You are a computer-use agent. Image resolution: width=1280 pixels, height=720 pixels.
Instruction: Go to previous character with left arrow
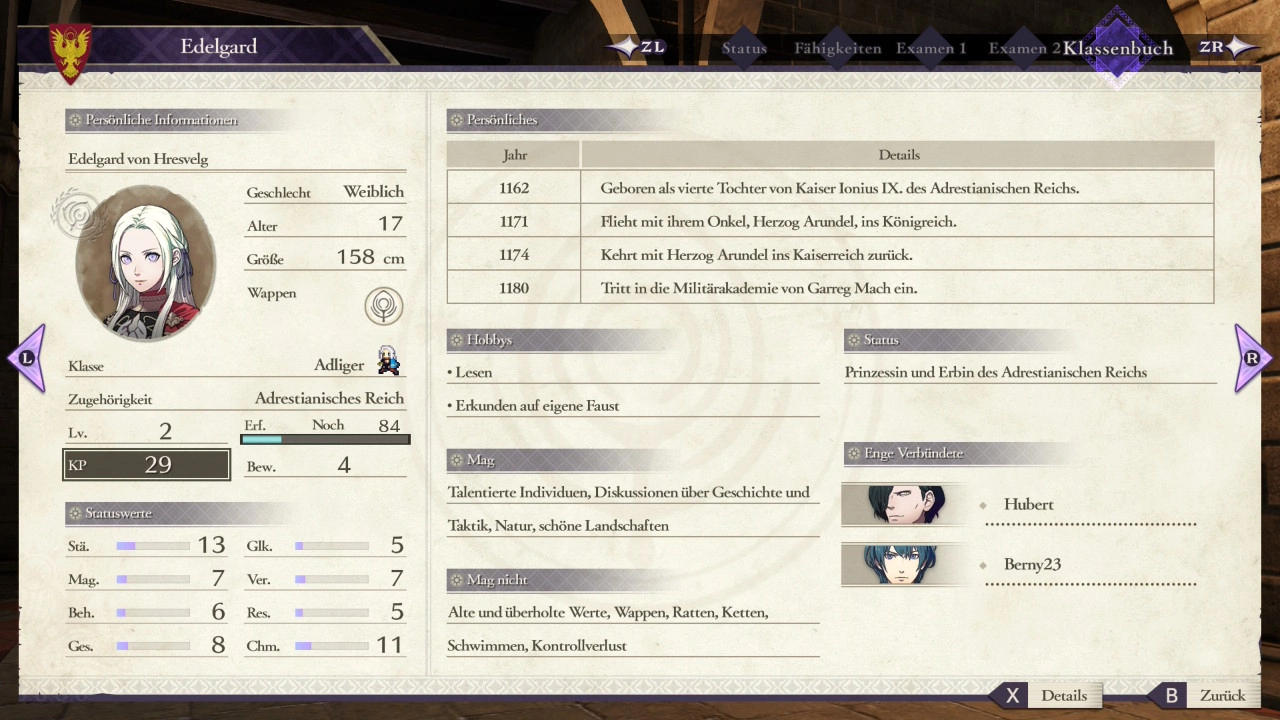click(27, 358)
